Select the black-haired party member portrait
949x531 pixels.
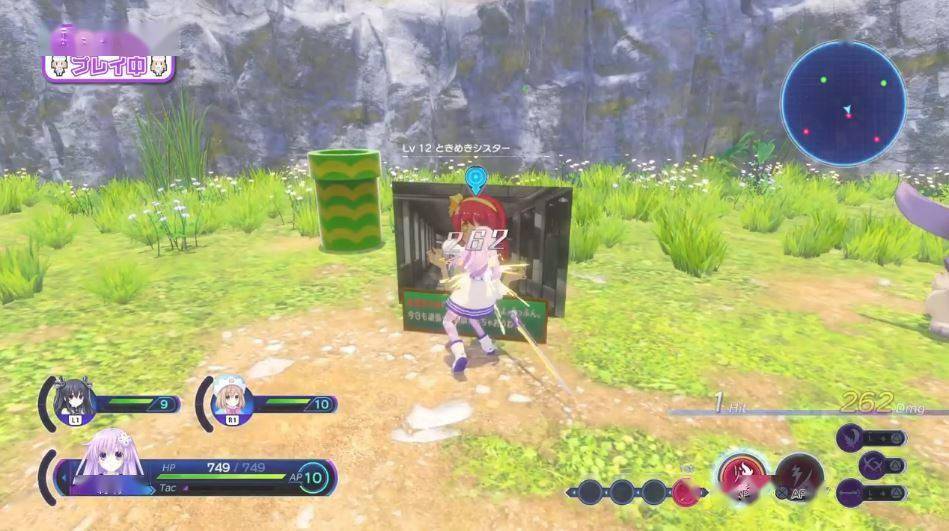pyautogui.click(x=76, y=400)
